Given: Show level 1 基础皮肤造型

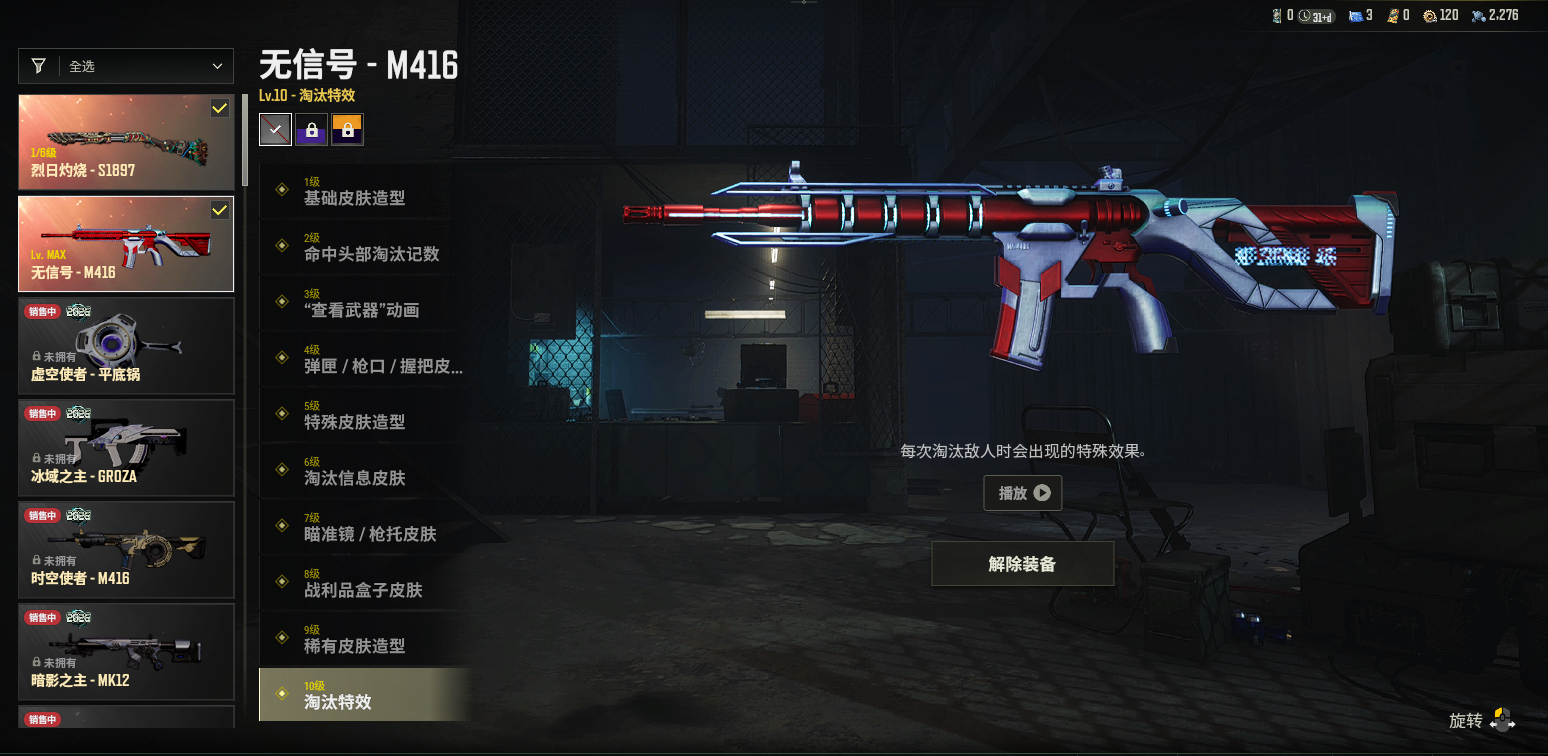Looking at the screenshot, I should (x=362, y=191).
